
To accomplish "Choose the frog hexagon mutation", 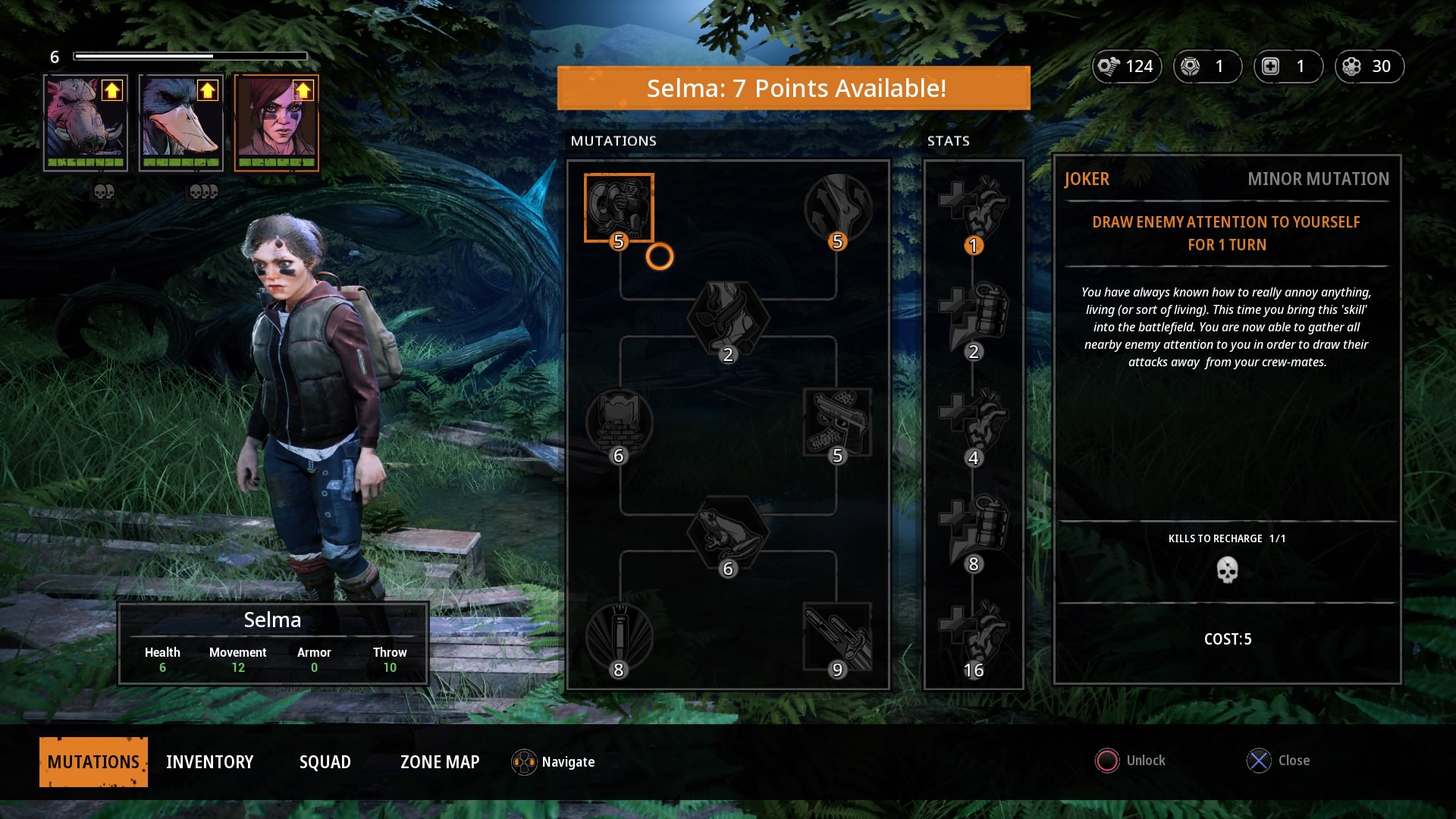I will point(728,532).
